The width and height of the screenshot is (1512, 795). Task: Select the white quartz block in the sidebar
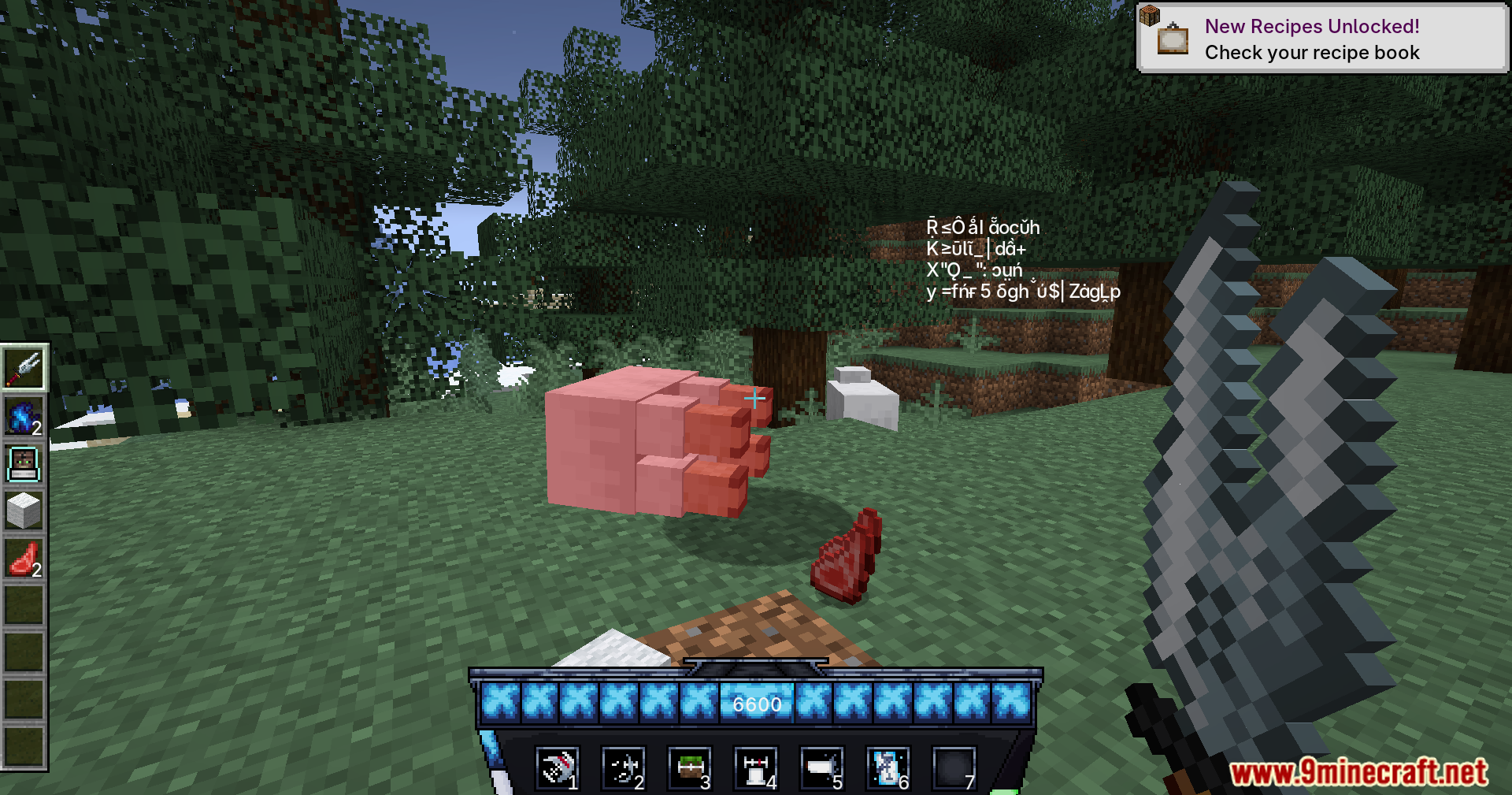[24, 511]
